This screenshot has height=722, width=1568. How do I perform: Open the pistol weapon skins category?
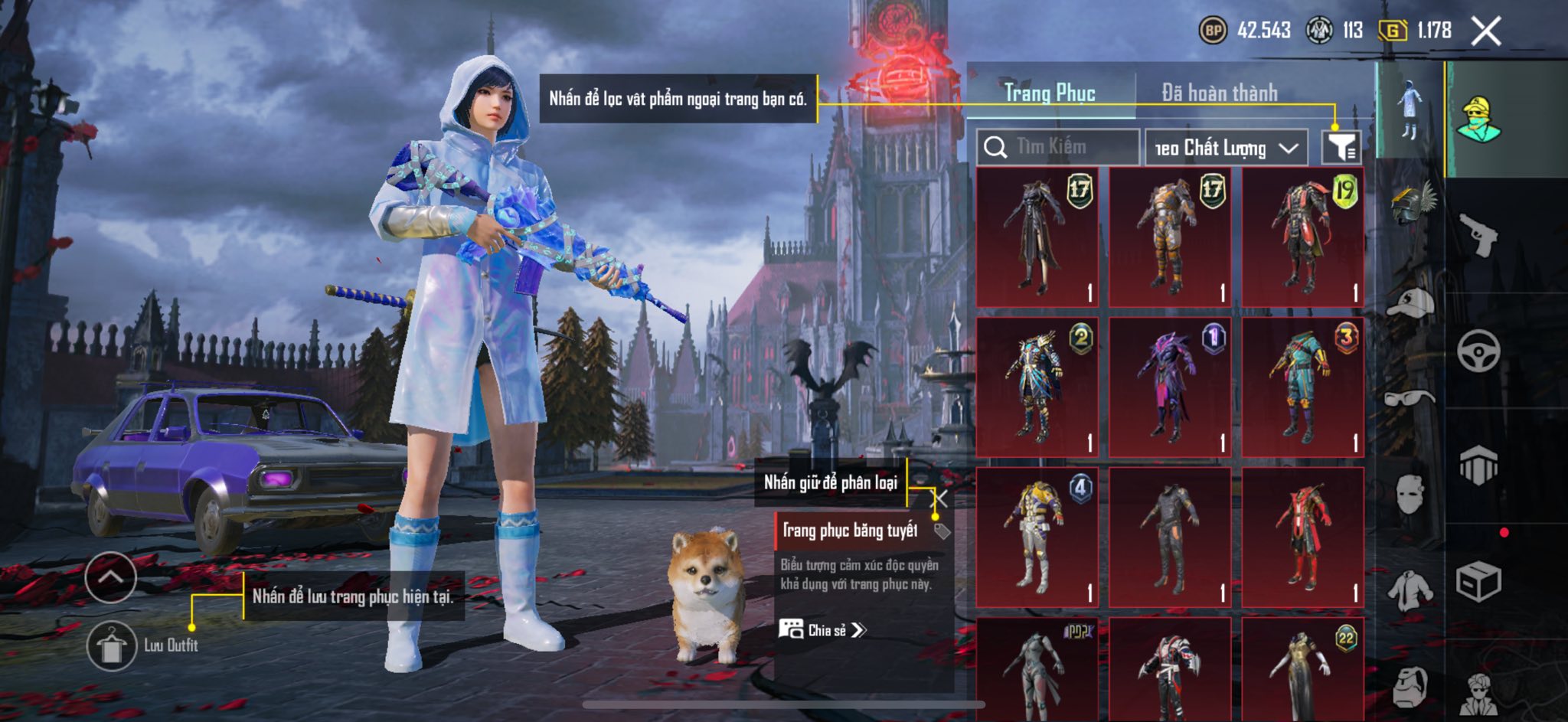[1478, 235]
